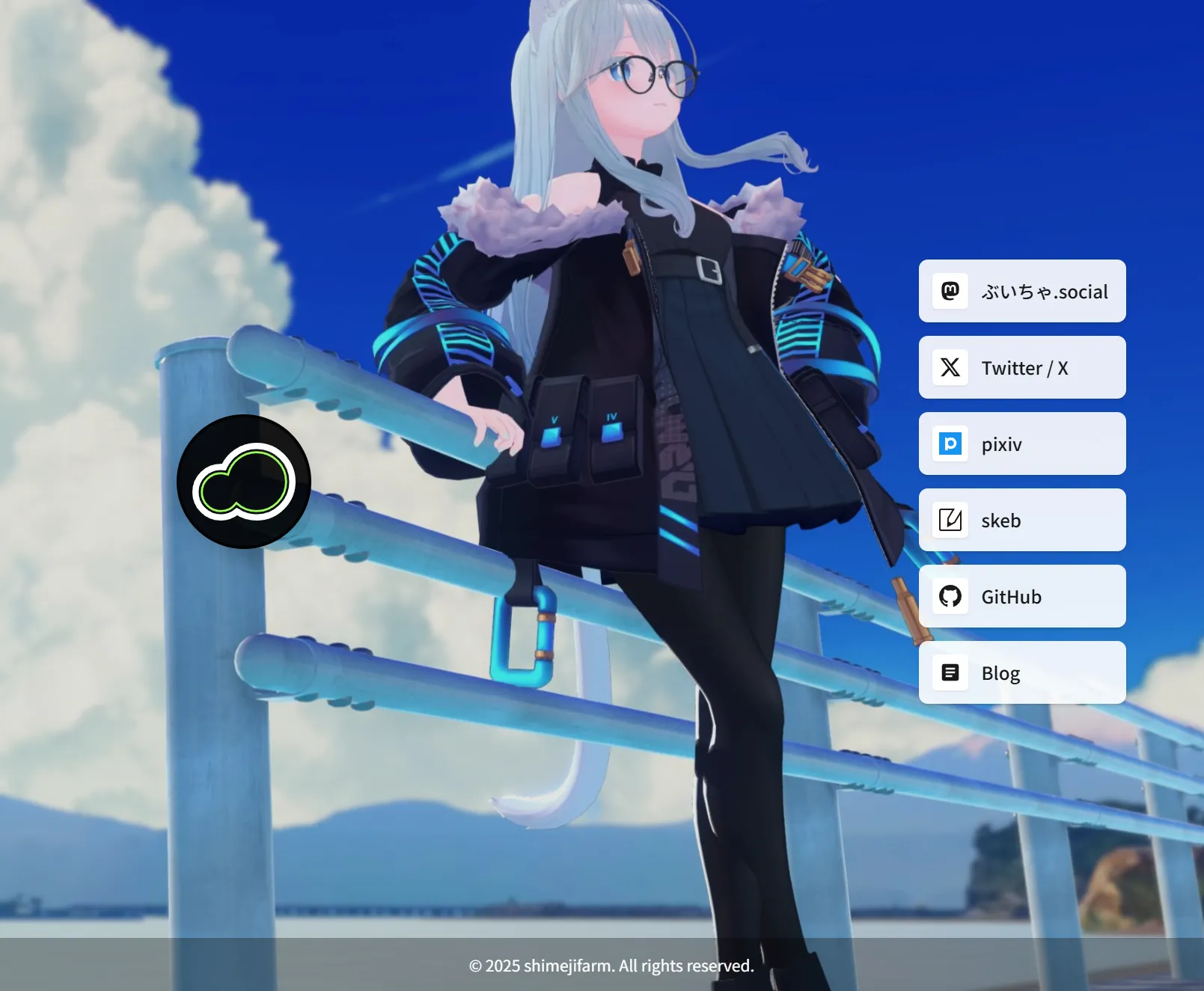Viewport: 1204px width, 991px height.
Task: Select the X logo icon
Action: click(950, 368)
